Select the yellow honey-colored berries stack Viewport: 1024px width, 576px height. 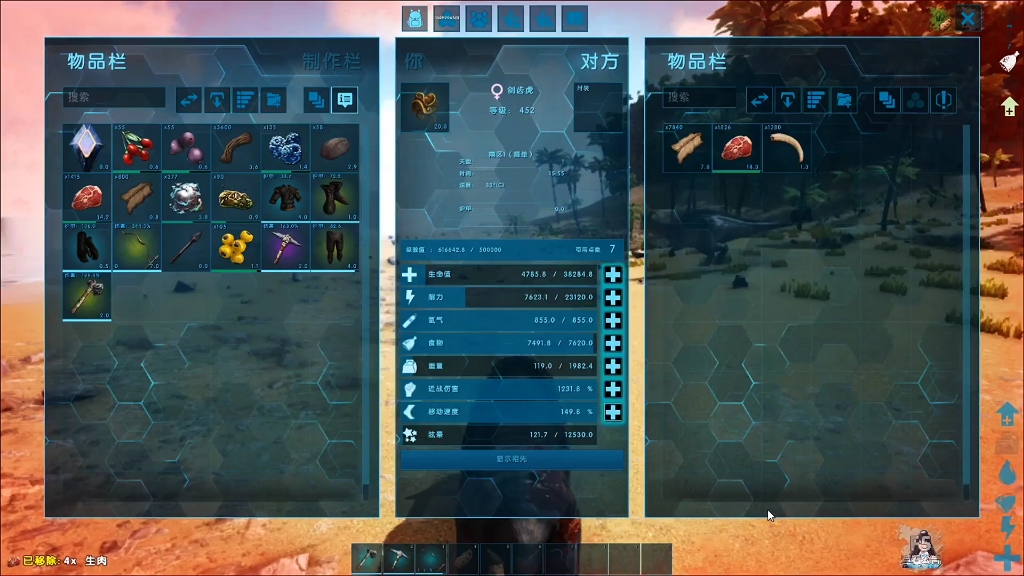pyautogui.click(x=236, y=246)
